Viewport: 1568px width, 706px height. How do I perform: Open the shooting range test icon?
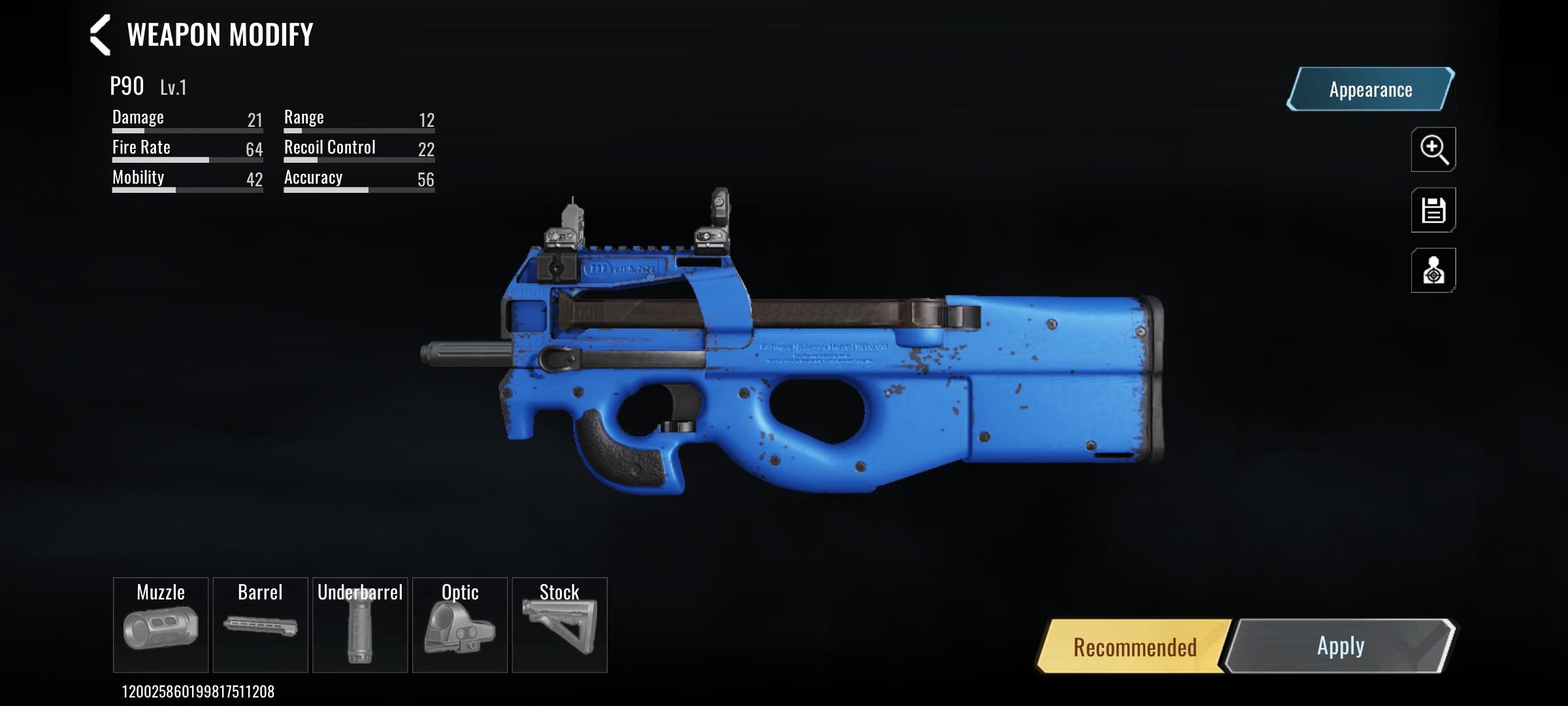coord(1433,270)
